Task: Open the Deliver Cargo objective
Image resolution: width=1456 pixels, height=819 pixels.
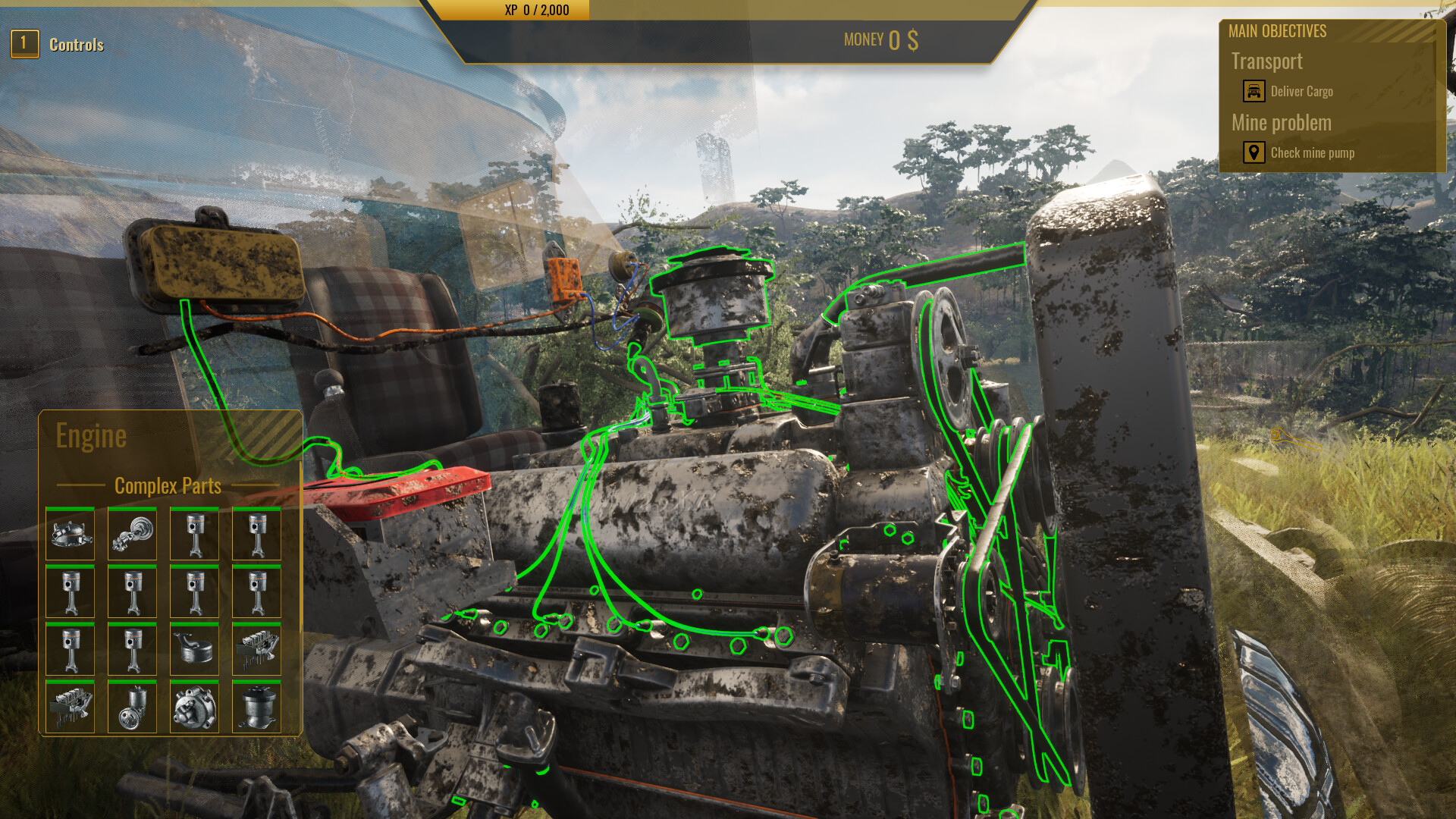Action: (x=1302, y=91)
